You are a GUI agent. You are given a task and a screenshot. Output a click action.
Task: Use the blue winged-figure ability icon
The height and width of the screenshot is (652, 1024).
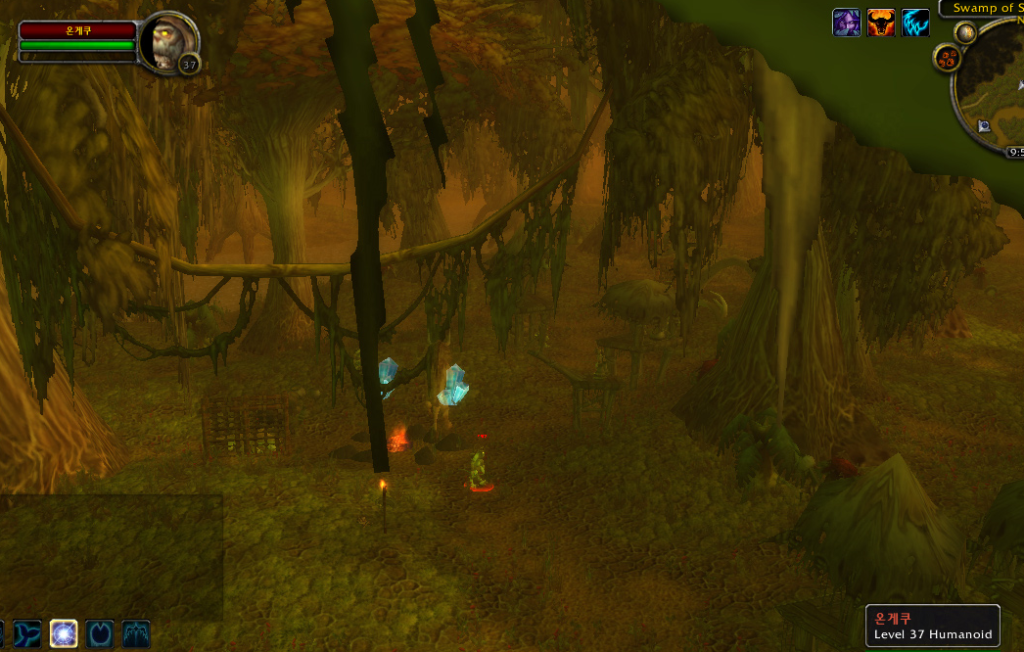click(x=136, y=633)
